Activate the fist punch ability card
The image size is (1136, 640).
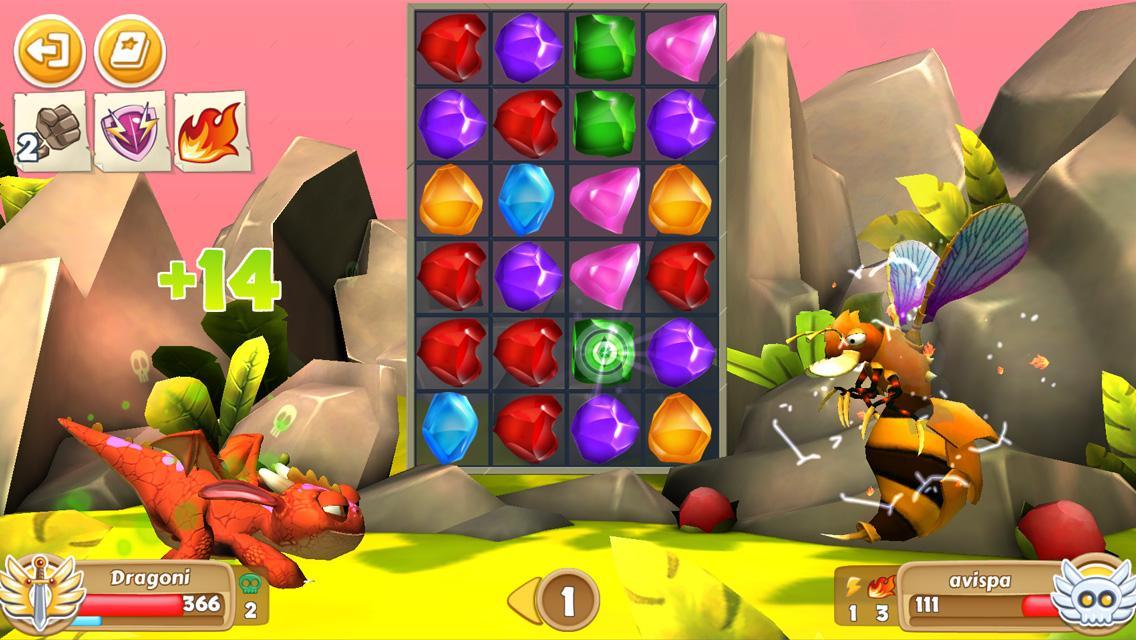[51, 132]
